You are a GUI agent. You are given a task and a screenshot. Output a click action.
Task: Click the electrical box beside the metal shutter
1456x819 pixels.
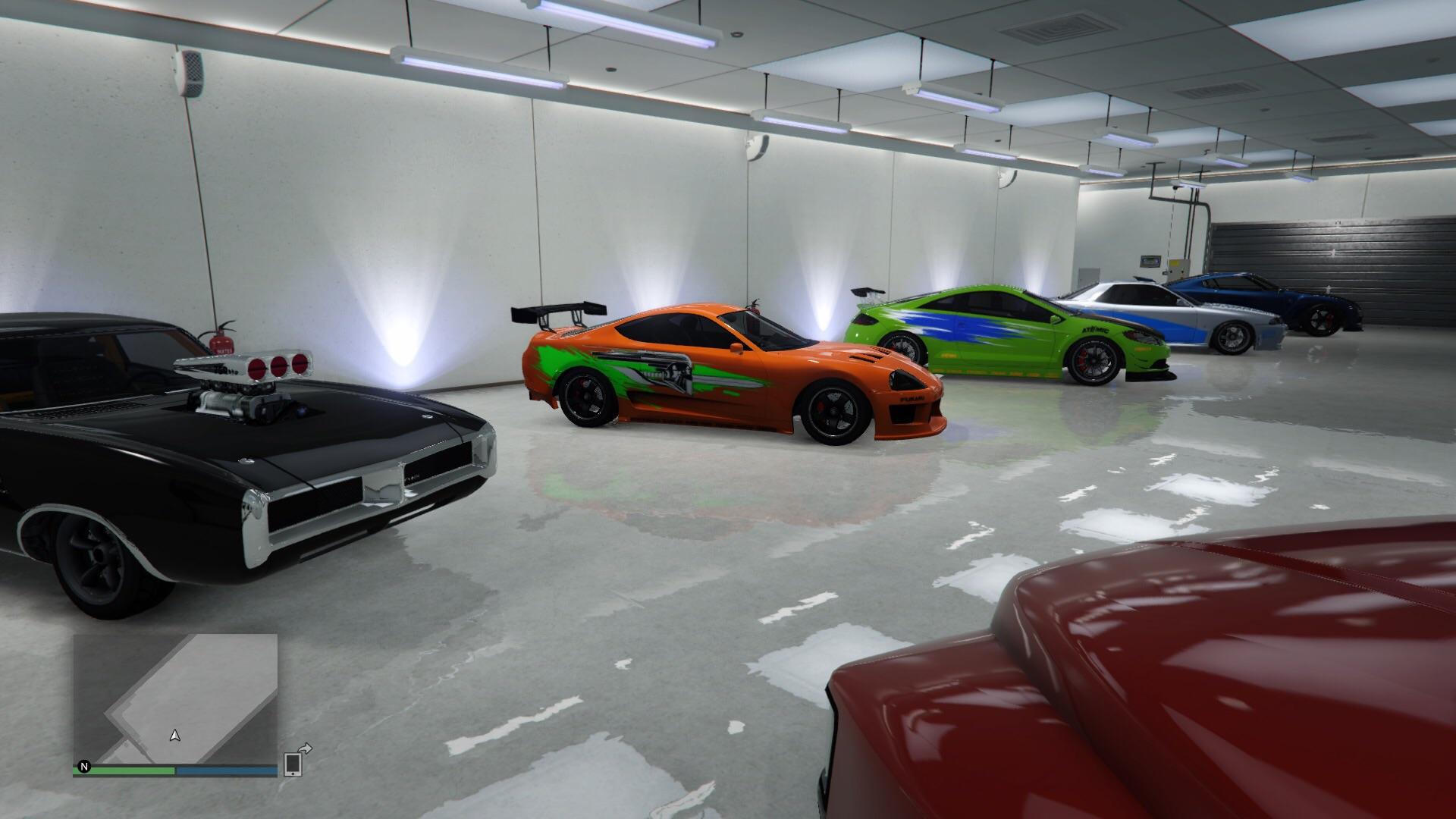pyautogui.click(x=1178, y=267)
